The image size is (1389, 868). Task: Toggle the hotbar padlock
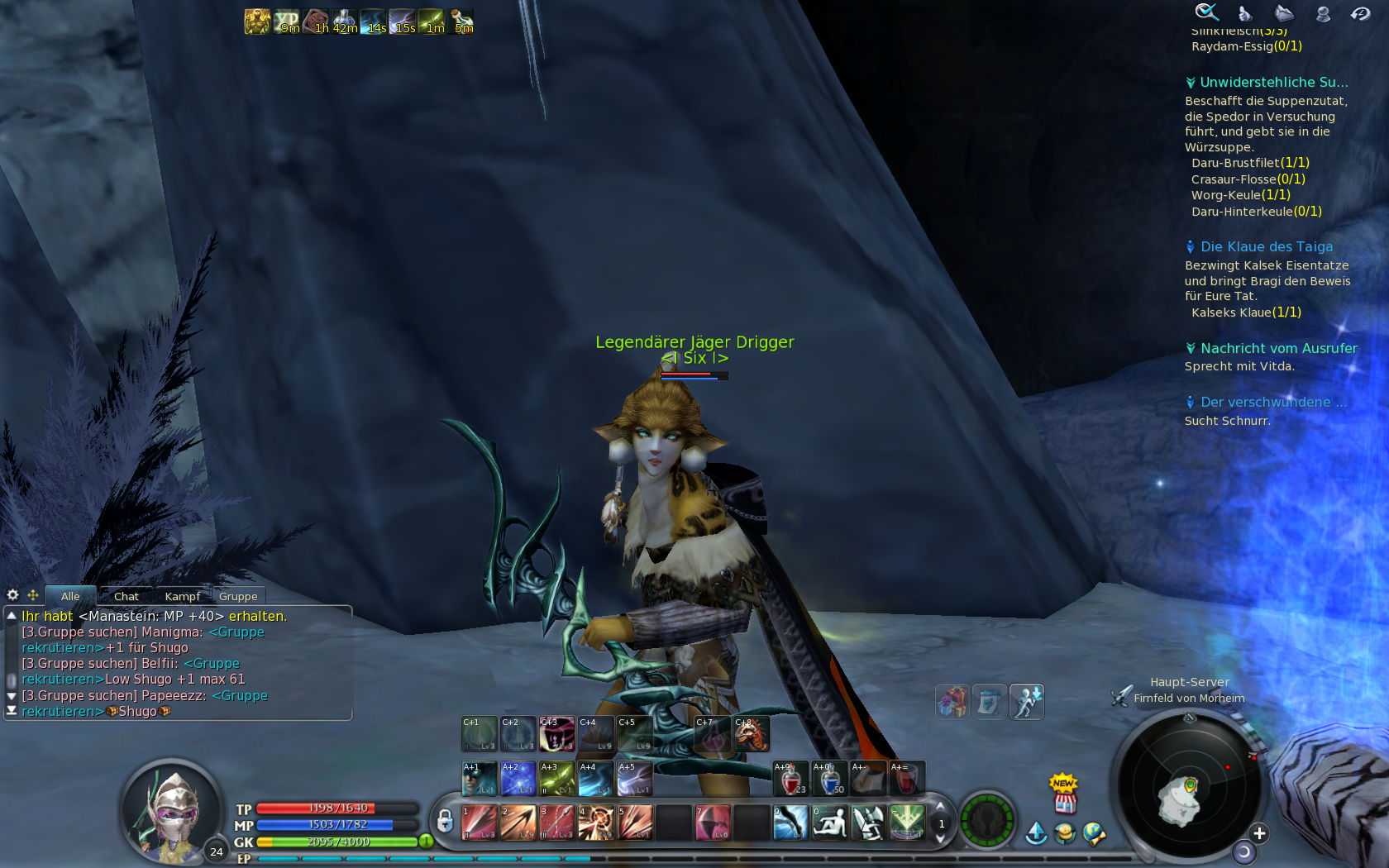(x=445, y=821)
